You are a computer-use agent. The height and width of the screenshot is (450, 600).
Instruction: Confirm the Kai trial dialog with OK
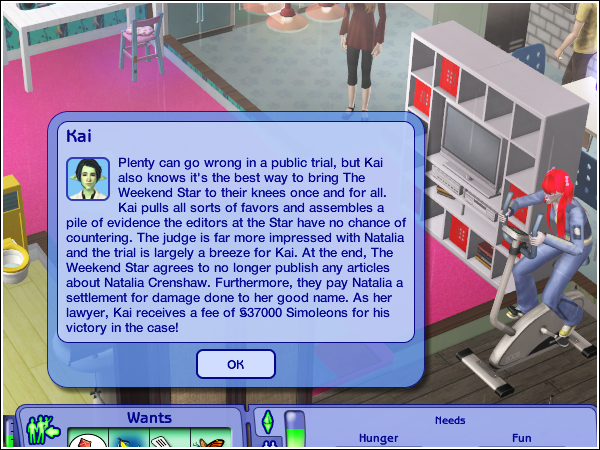click(x=236, y=364)
